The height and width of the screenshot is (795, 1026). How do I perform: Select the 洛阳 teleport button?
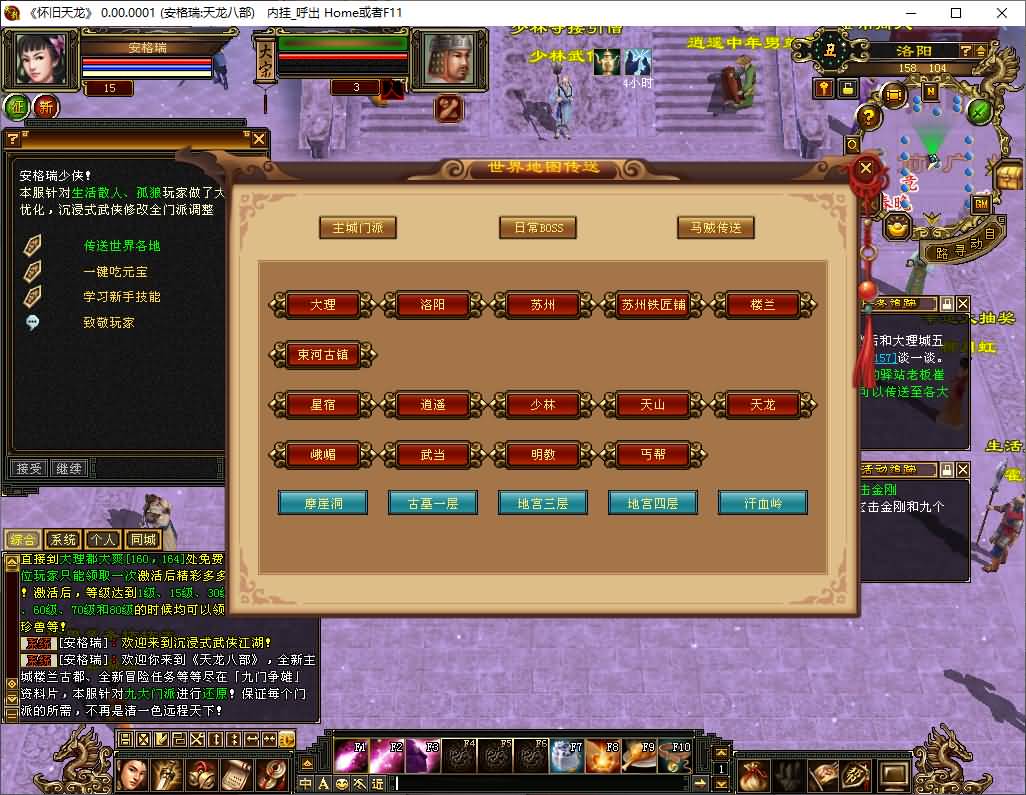tap(433, 305)
